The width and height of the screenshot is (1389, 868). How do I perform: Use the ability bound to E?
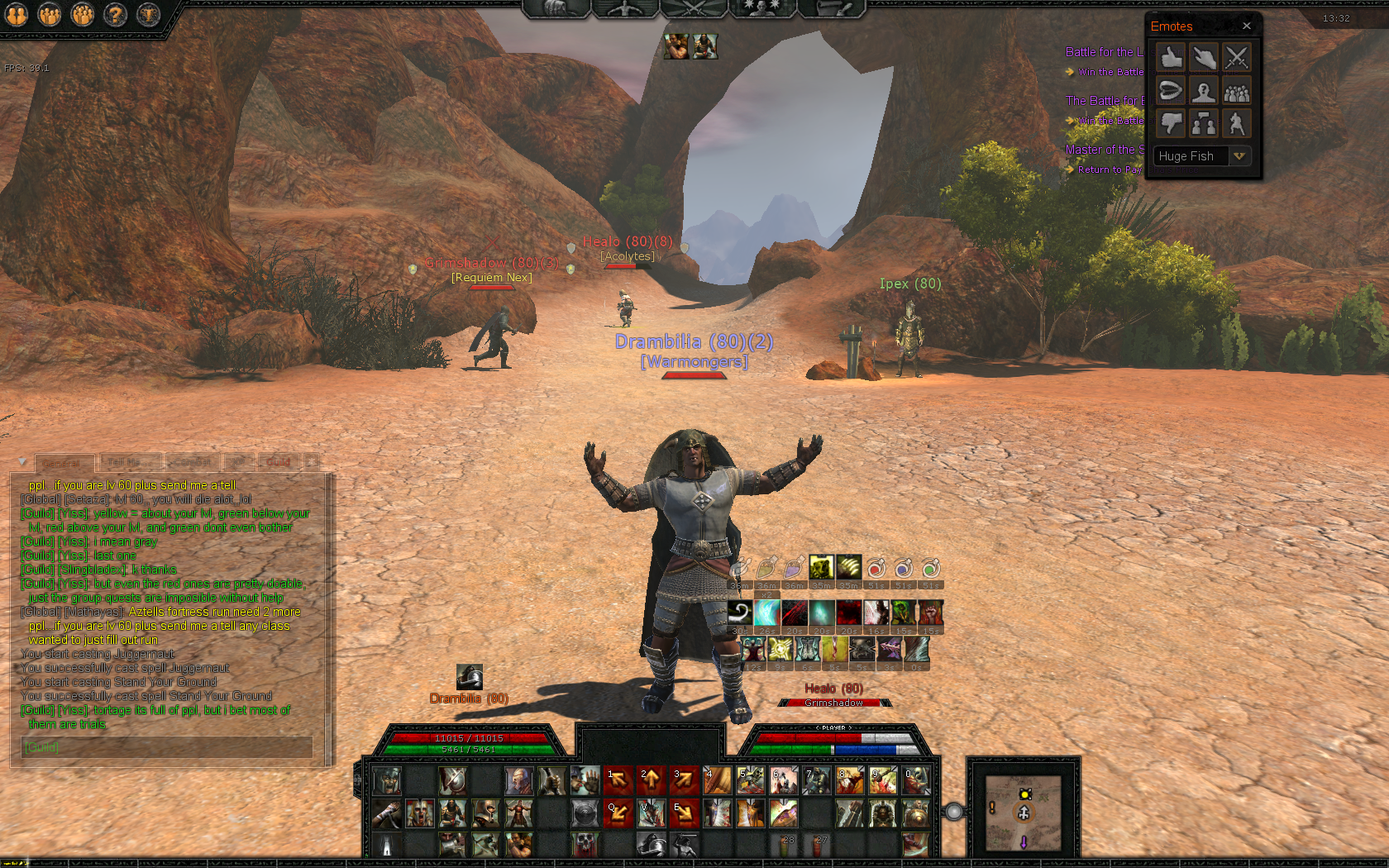684,813
